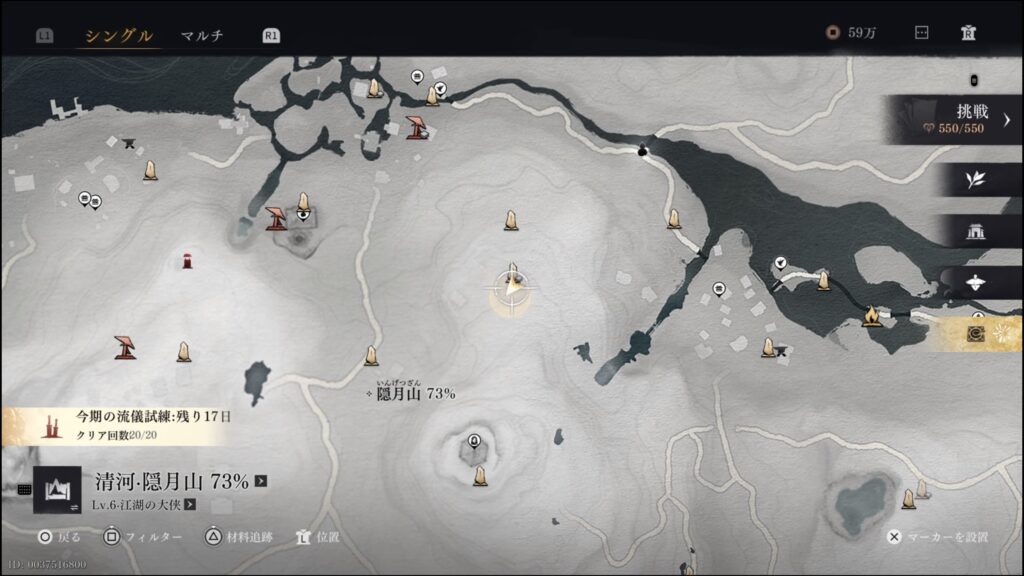Switch to the シングル tab

[x=119, y=36]
